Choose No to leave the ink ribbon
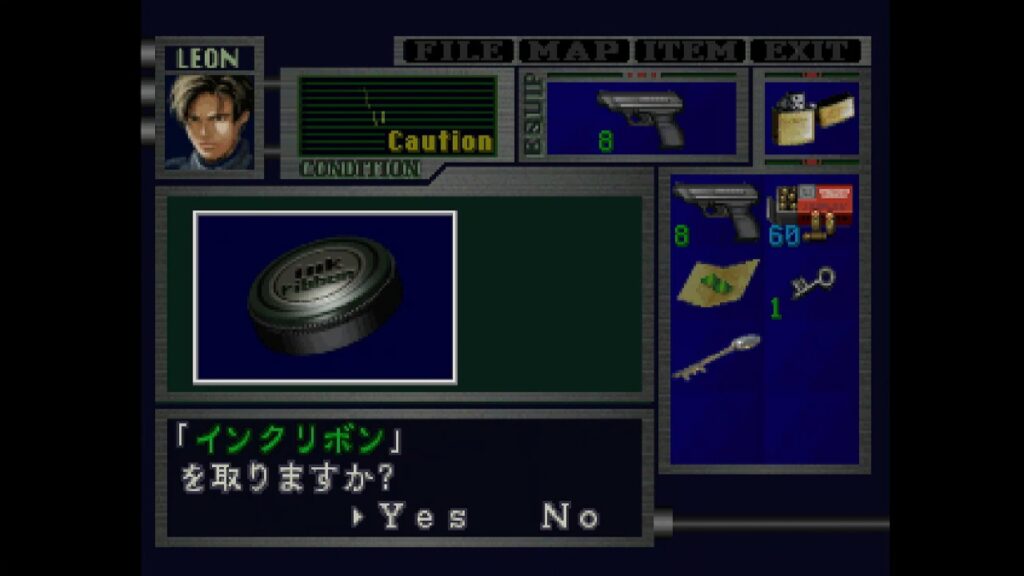Screen dimensions: 1024x576 click(570, 517)
